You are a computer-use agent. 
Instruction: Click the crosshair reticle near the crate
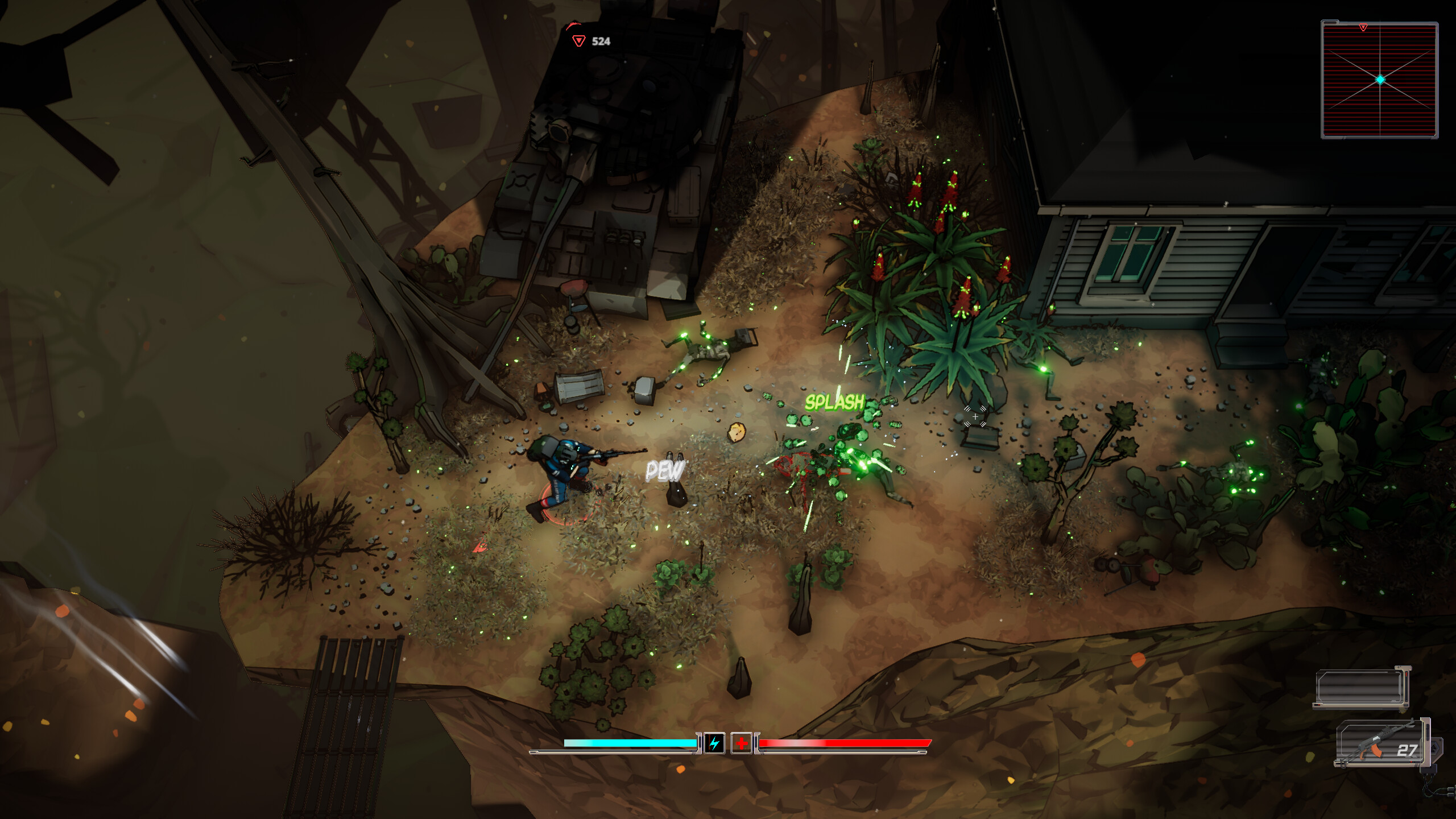click(974, 417)
